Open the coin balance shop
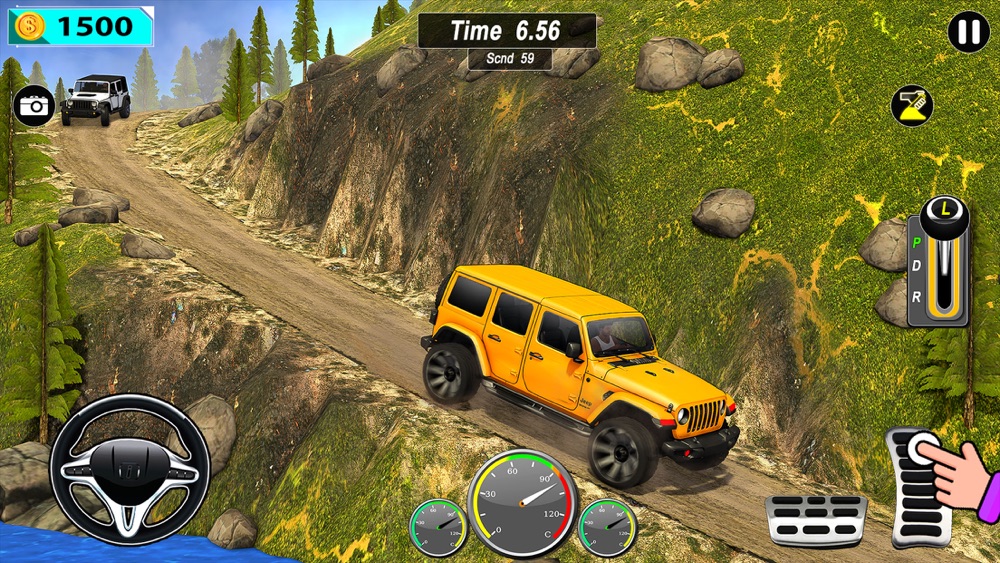 click(81, 27)
